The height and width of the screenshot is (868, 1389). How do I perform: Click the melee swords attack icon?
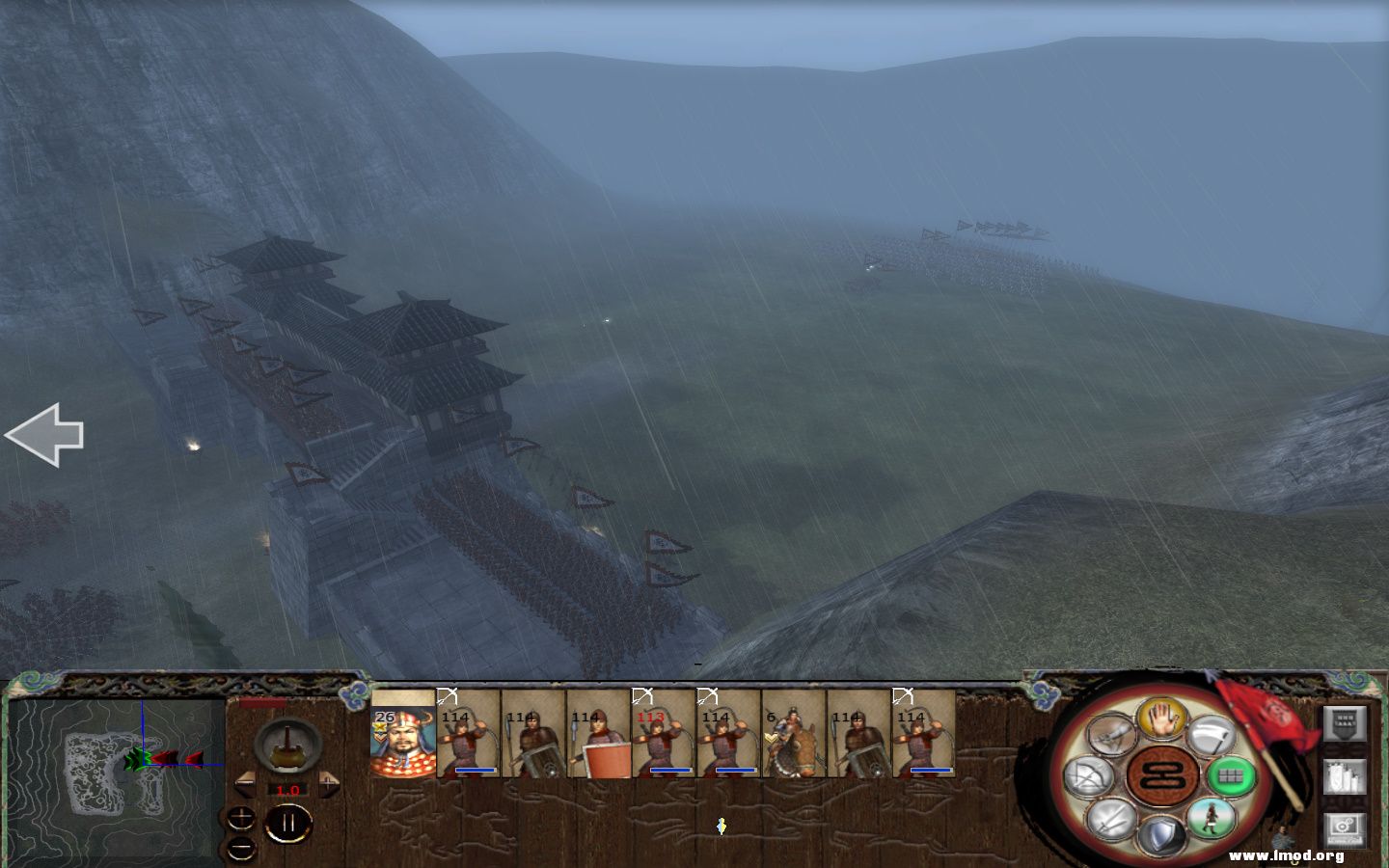pos(1108,821)
